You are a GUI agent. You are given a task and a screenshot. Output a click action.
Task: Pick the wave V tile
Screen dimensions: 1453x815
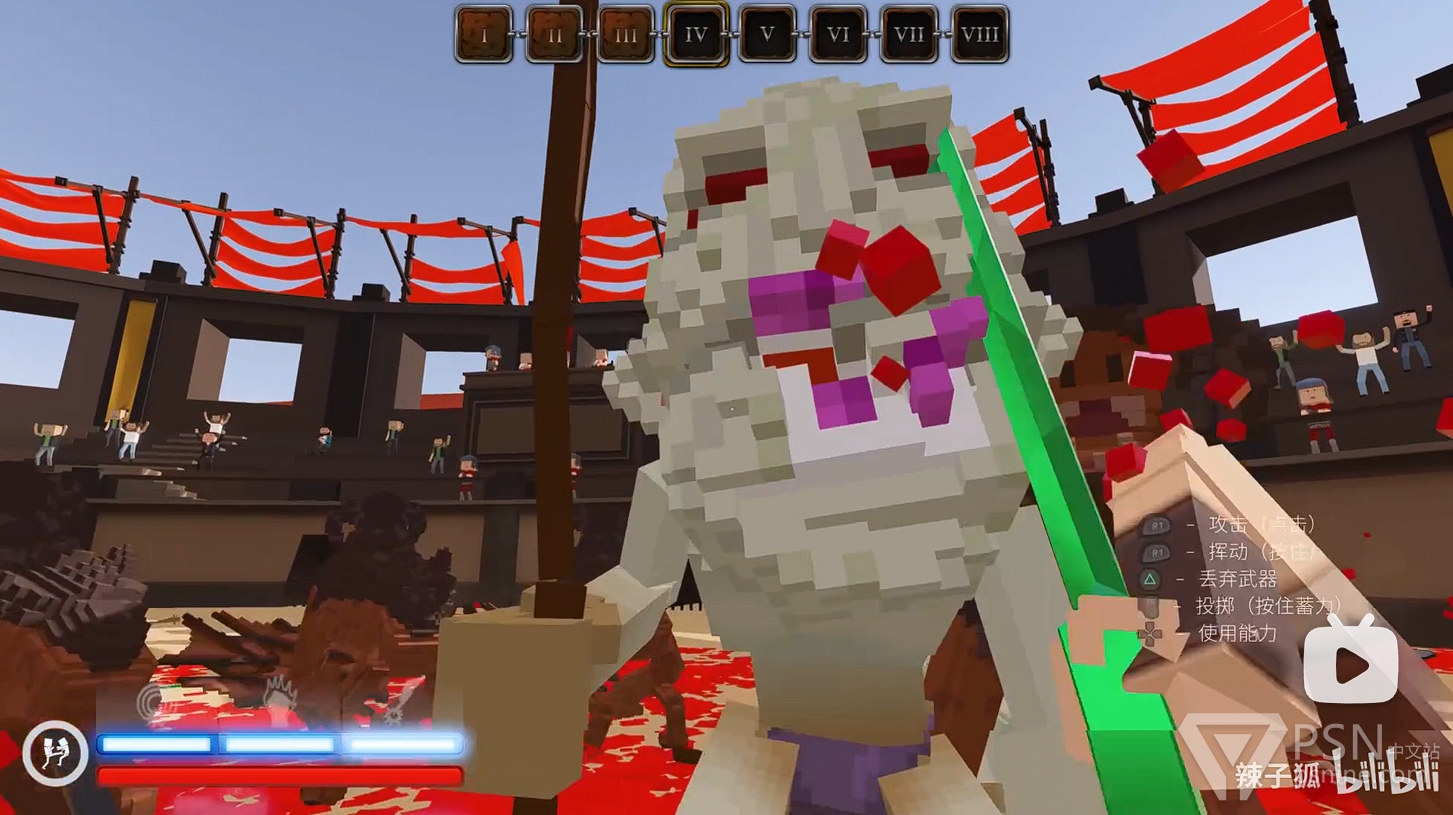(x=767, y=35)
